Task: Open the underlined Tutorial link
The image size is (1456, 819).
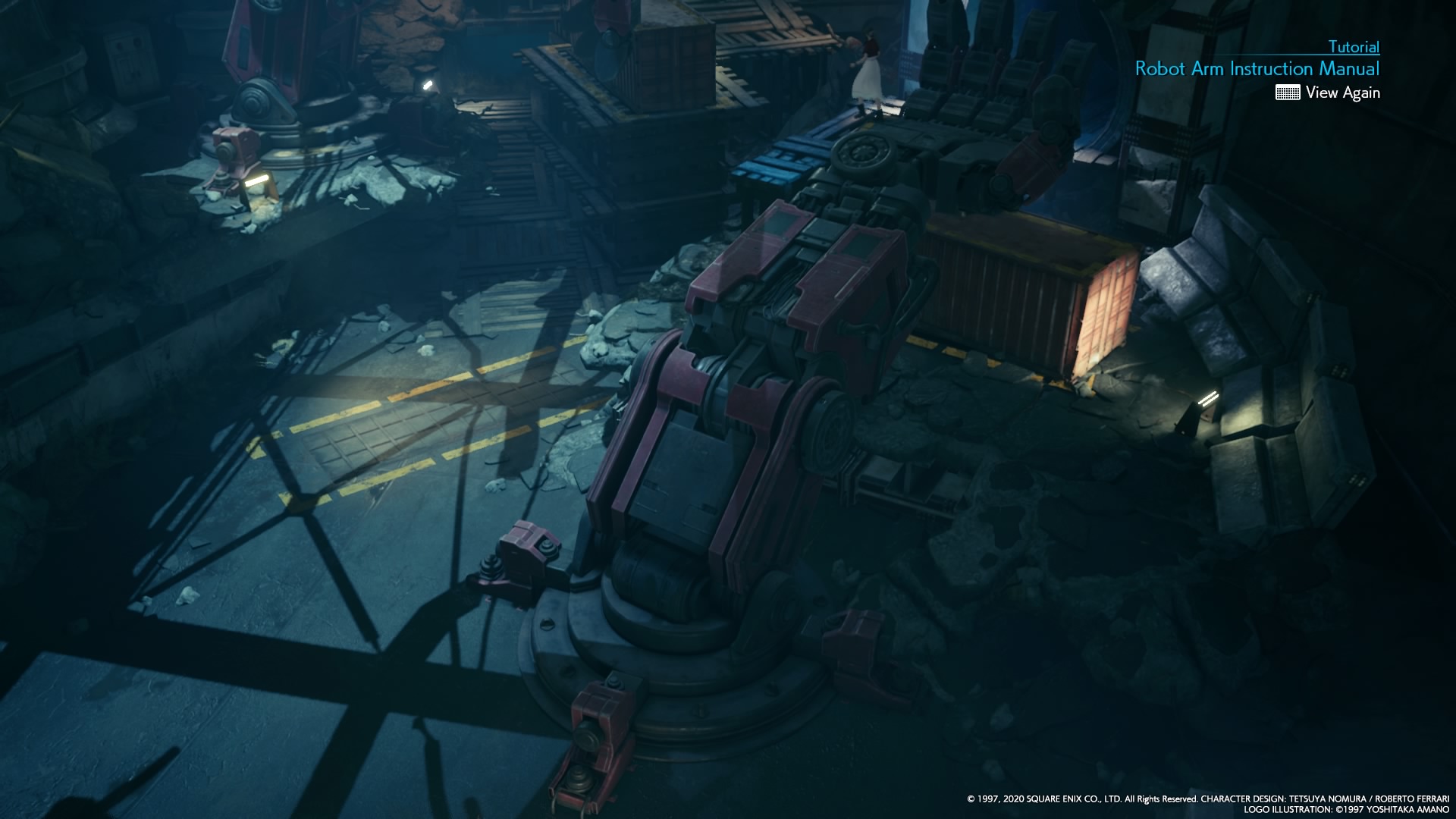Action: (1354, 47)
